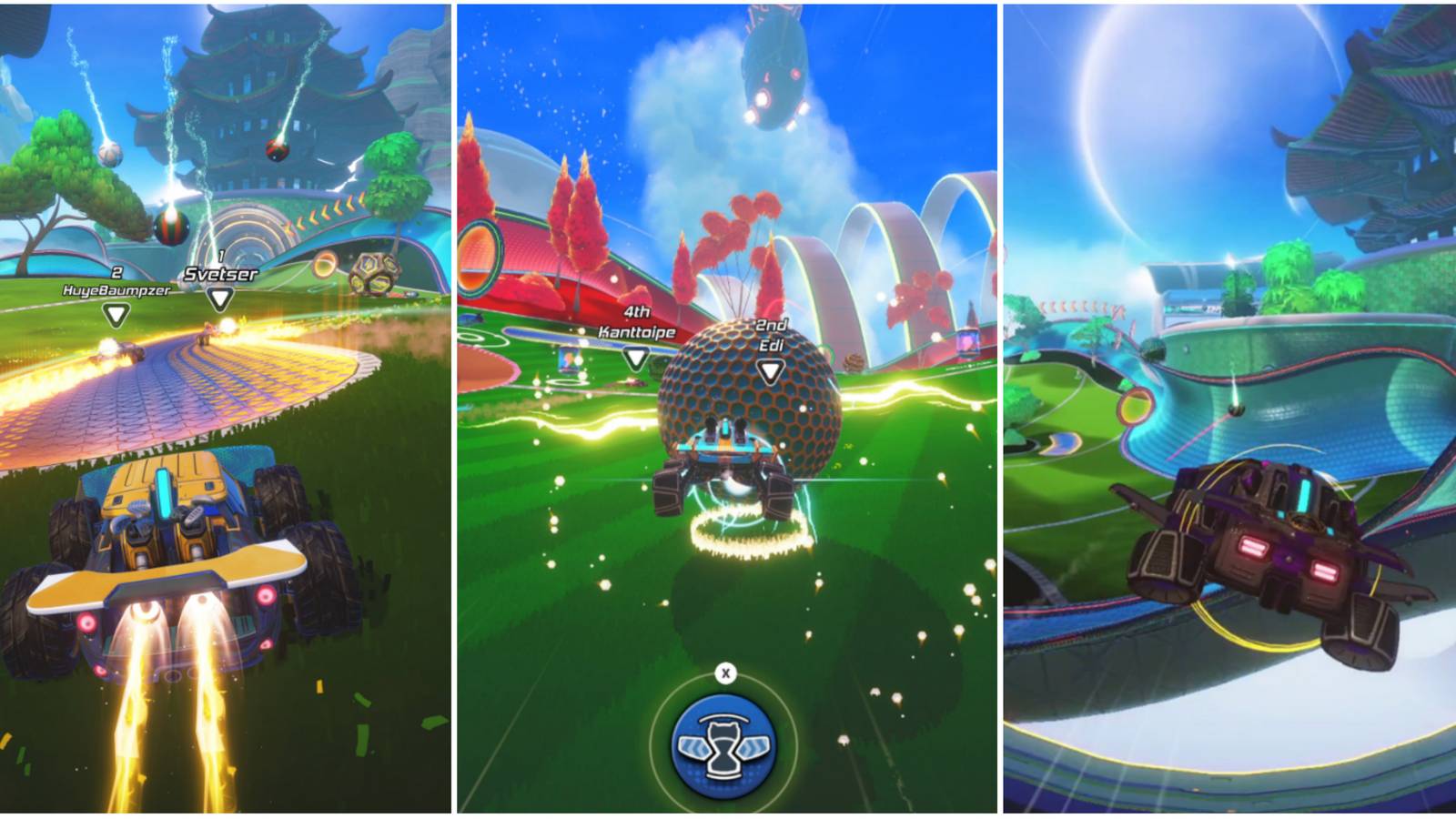
Task: Switch to the right gameplay panel
Action: (1228, 409)
